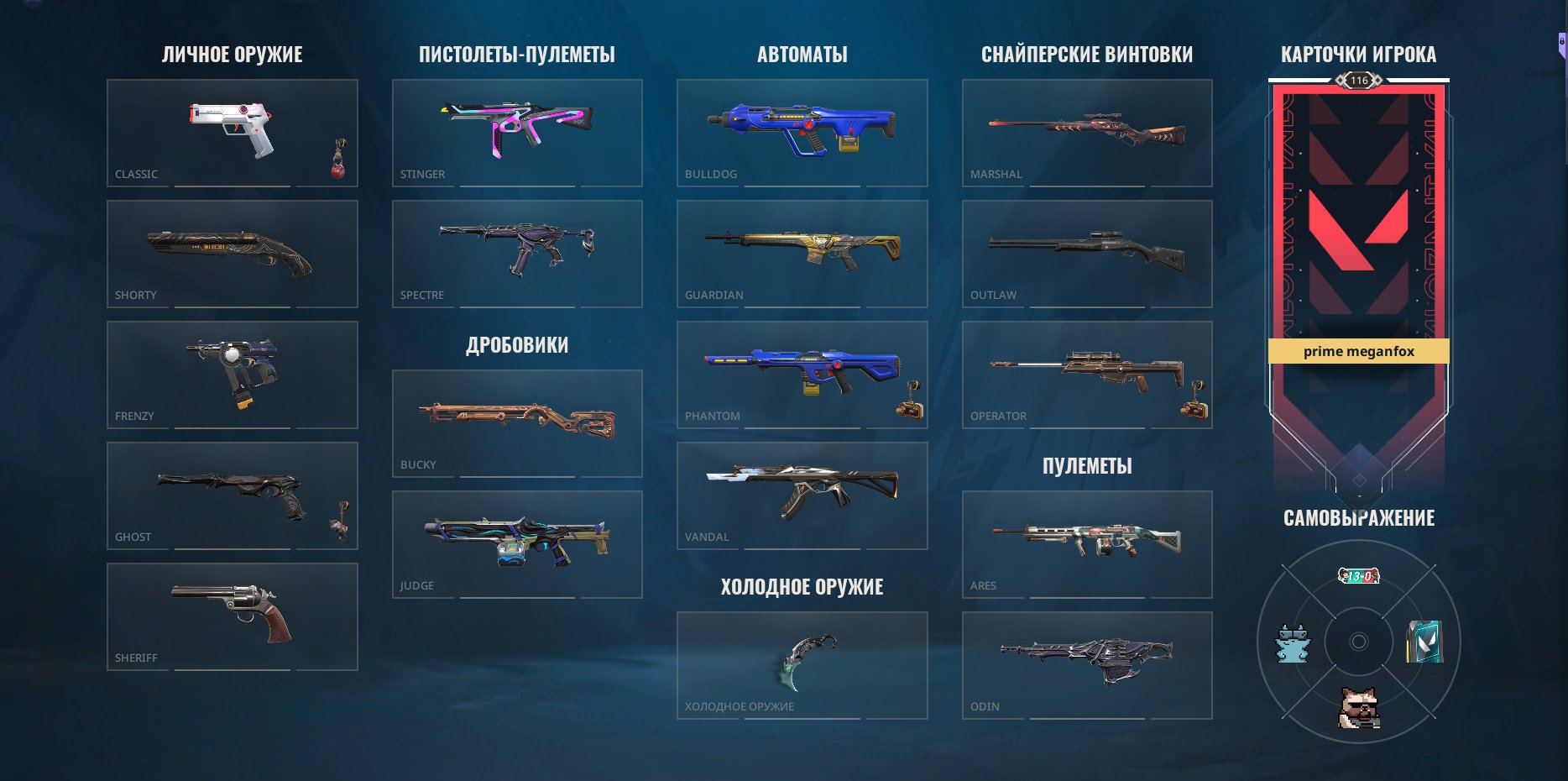The image size is (1568, 781).
Task: Select the JUDGE shotgun slot
Action: [517, 543]
